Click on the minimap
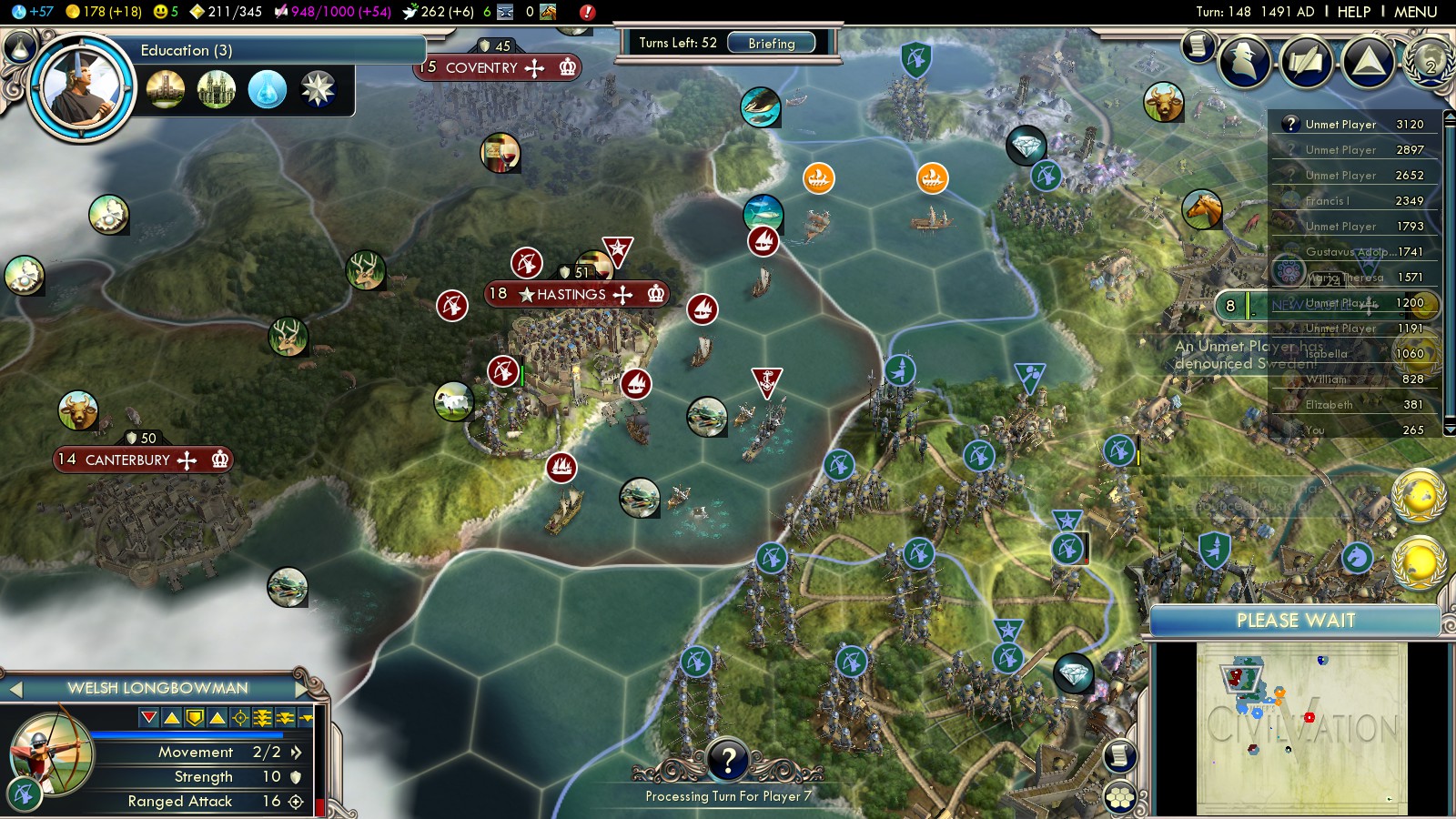The width and height of the screenshot is (1456, 819). (1301, 728)
